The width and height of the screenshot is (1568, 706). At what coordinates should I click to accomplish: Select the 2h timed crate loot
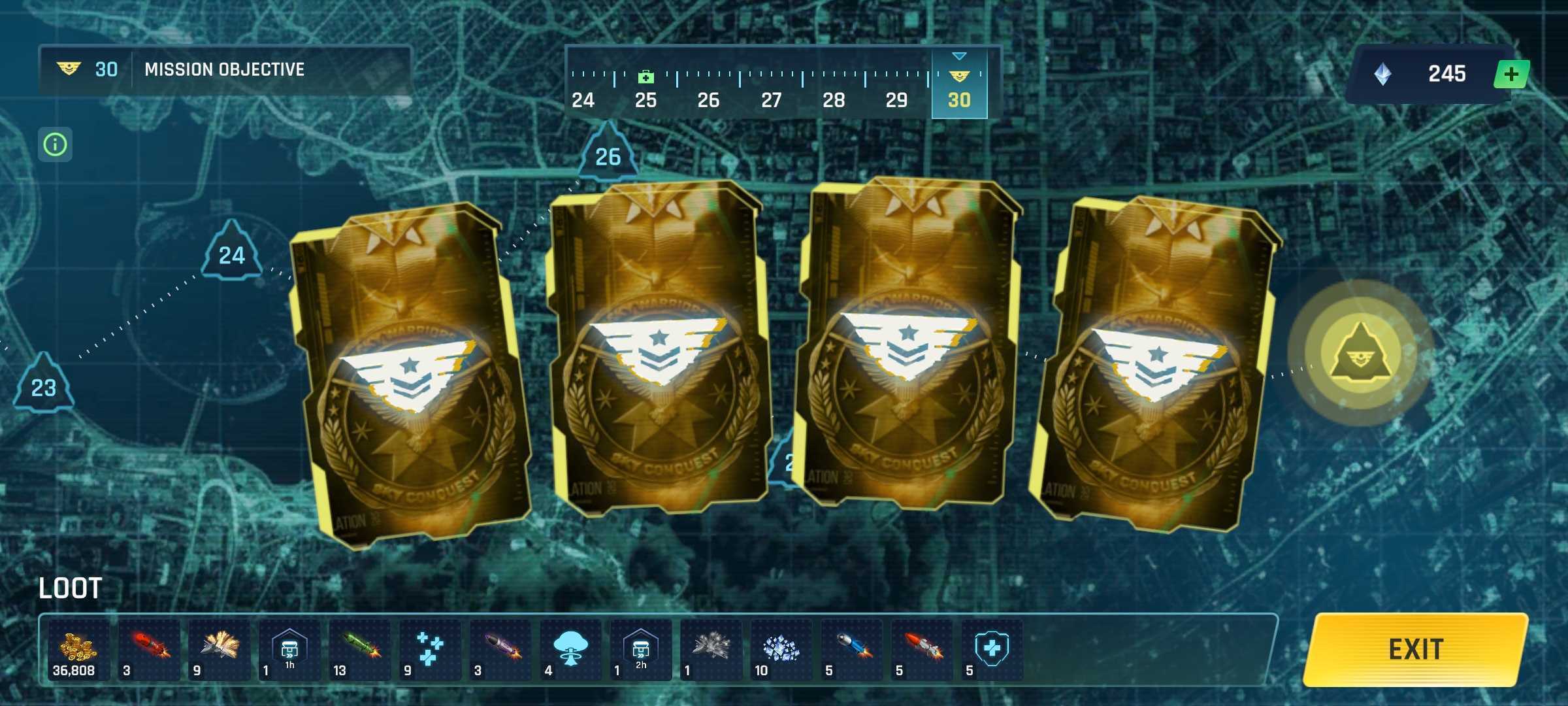(640, 651)
